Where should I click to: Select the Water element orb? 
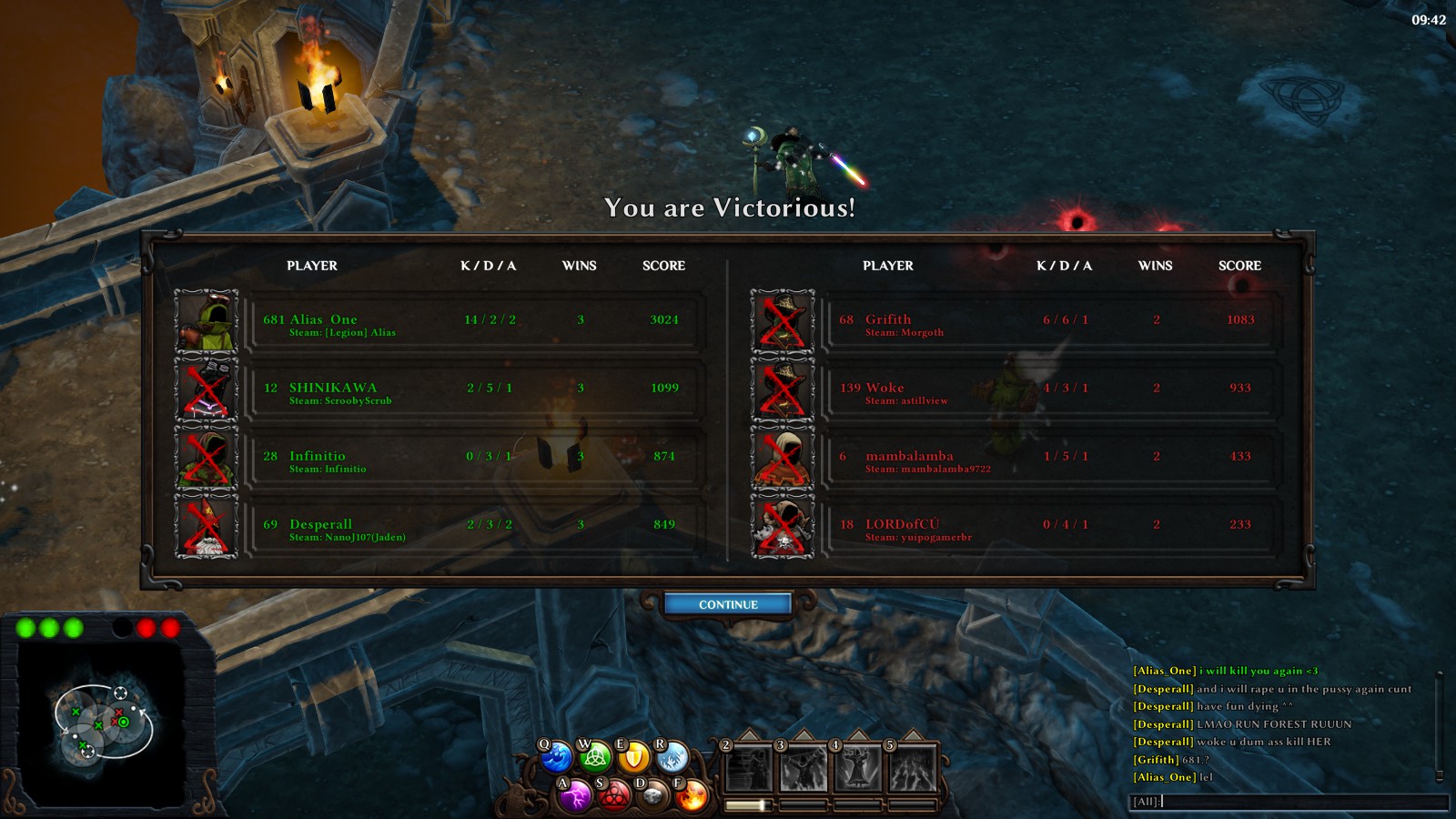pyautogui.click(x=556, y=757)
